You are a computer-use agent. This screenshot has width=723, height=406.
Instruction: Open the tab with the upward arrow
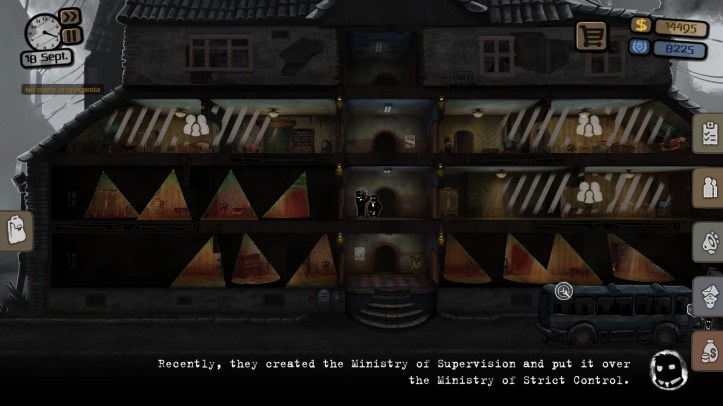709,297
